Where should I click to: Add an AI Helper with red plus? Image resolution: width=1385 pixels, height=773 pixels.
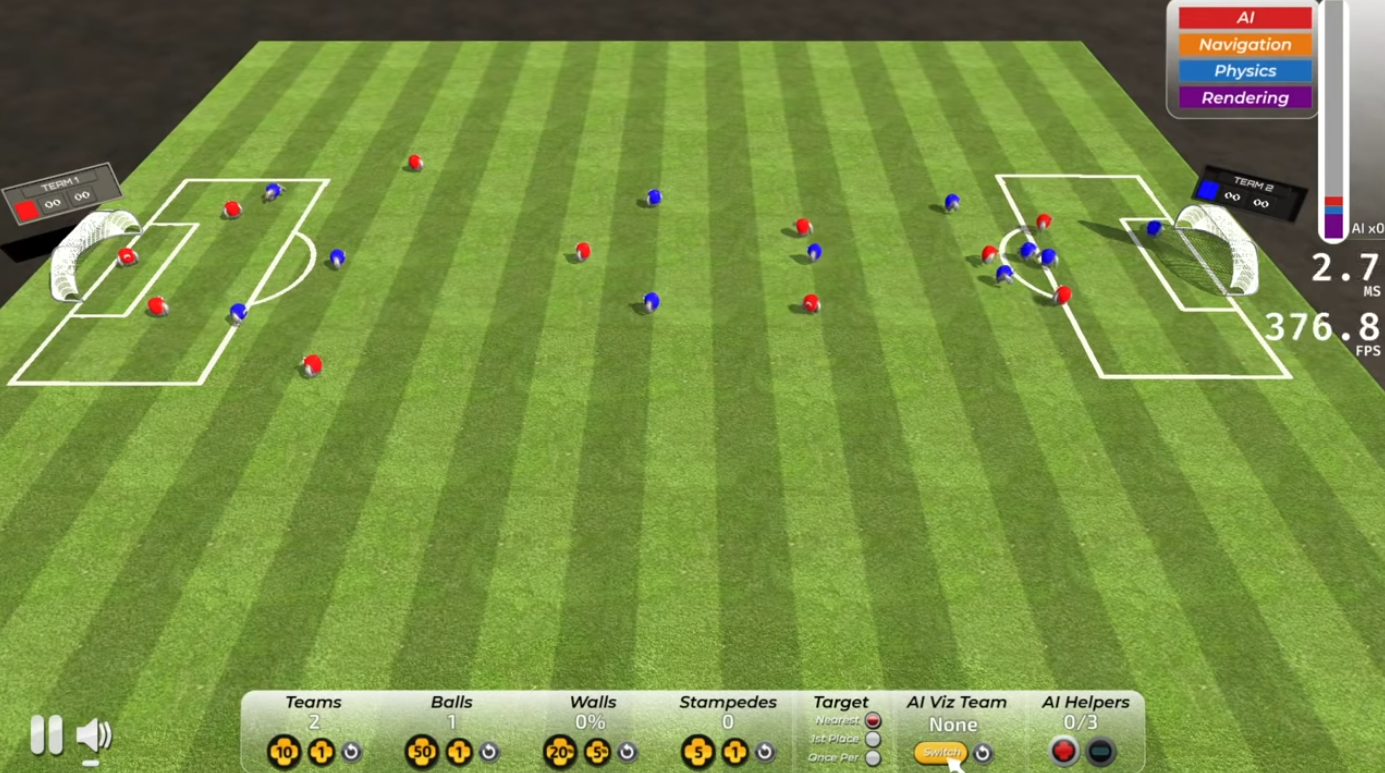[1064, 751]
